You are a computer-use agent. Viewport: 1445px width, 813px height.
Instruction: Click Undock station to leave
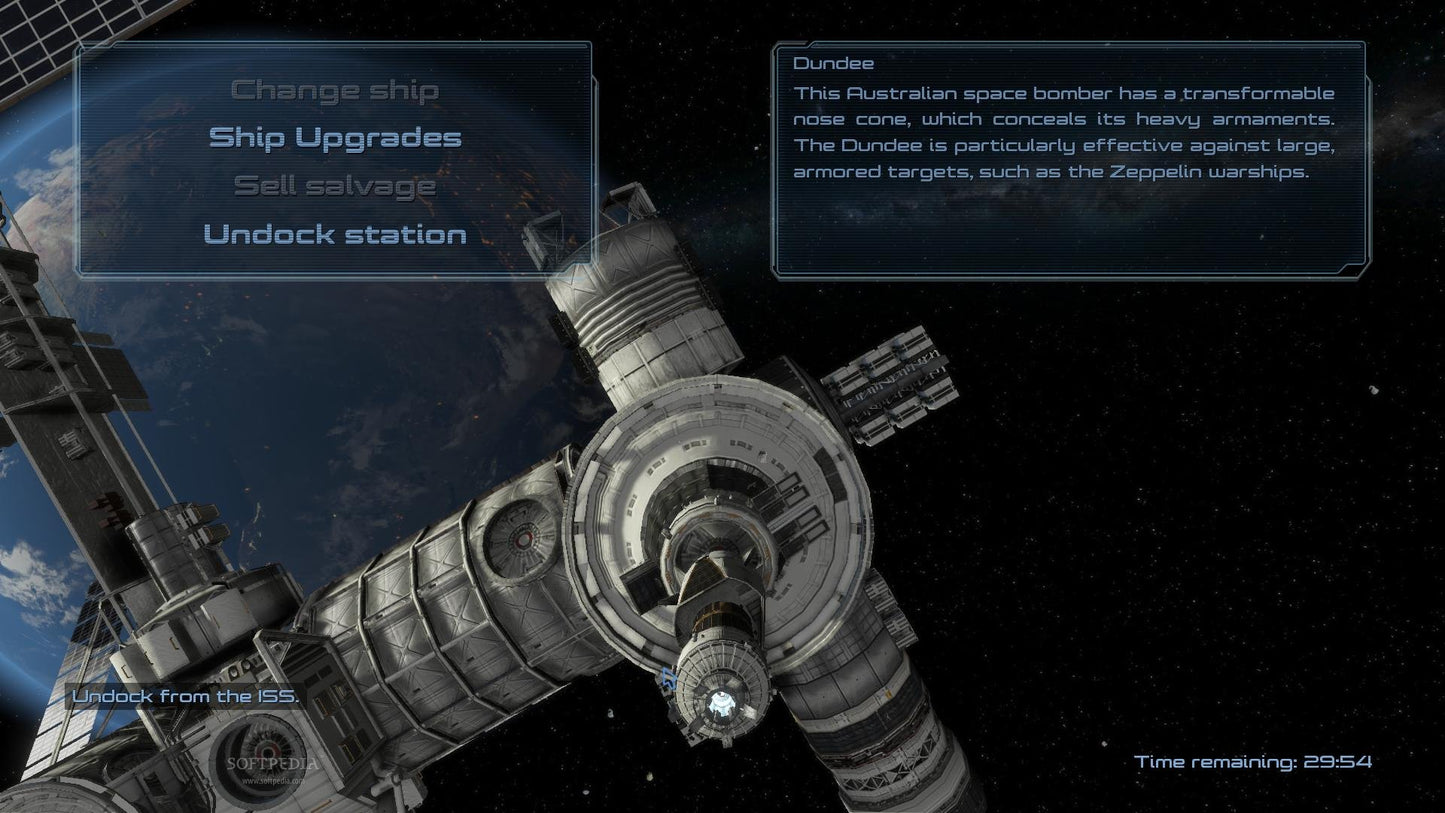334,234
